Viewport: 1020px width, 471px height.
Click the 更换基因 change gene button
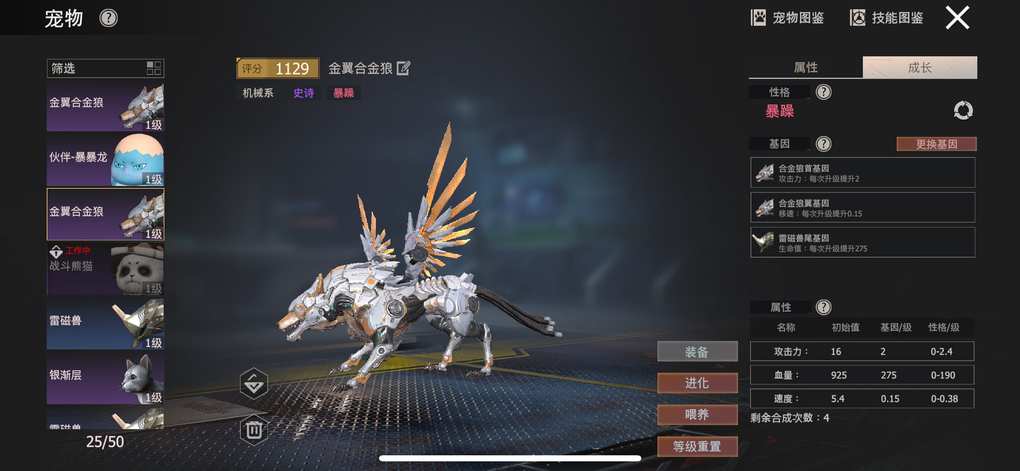click(936, 144)
